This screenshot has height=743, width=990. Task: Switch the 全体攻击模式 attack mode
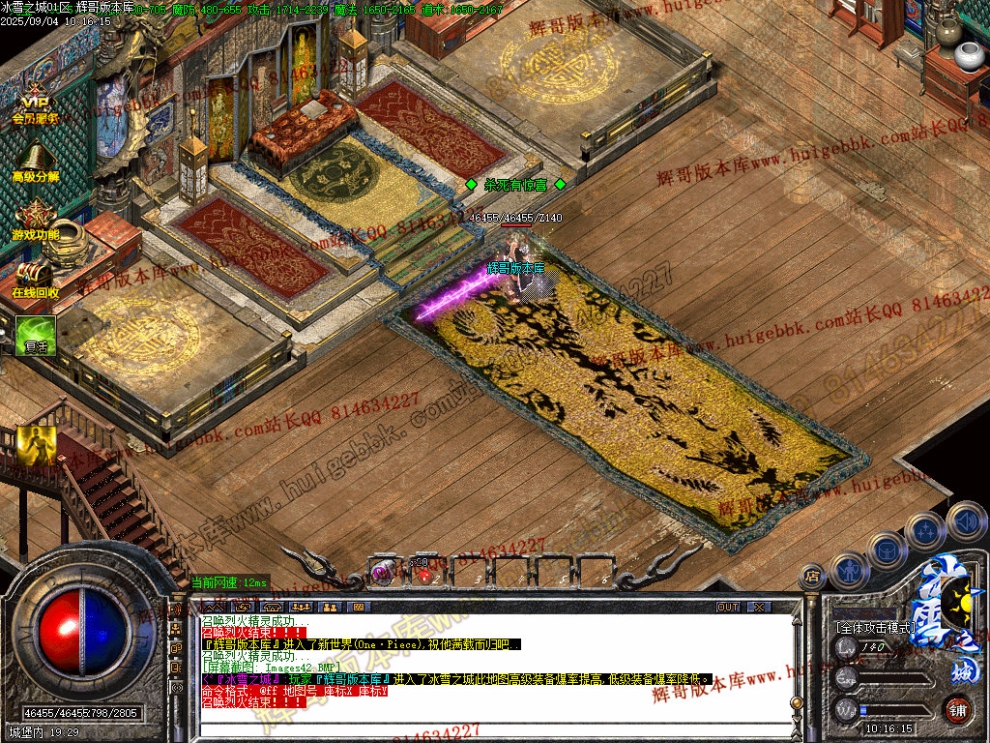(873, 627)
